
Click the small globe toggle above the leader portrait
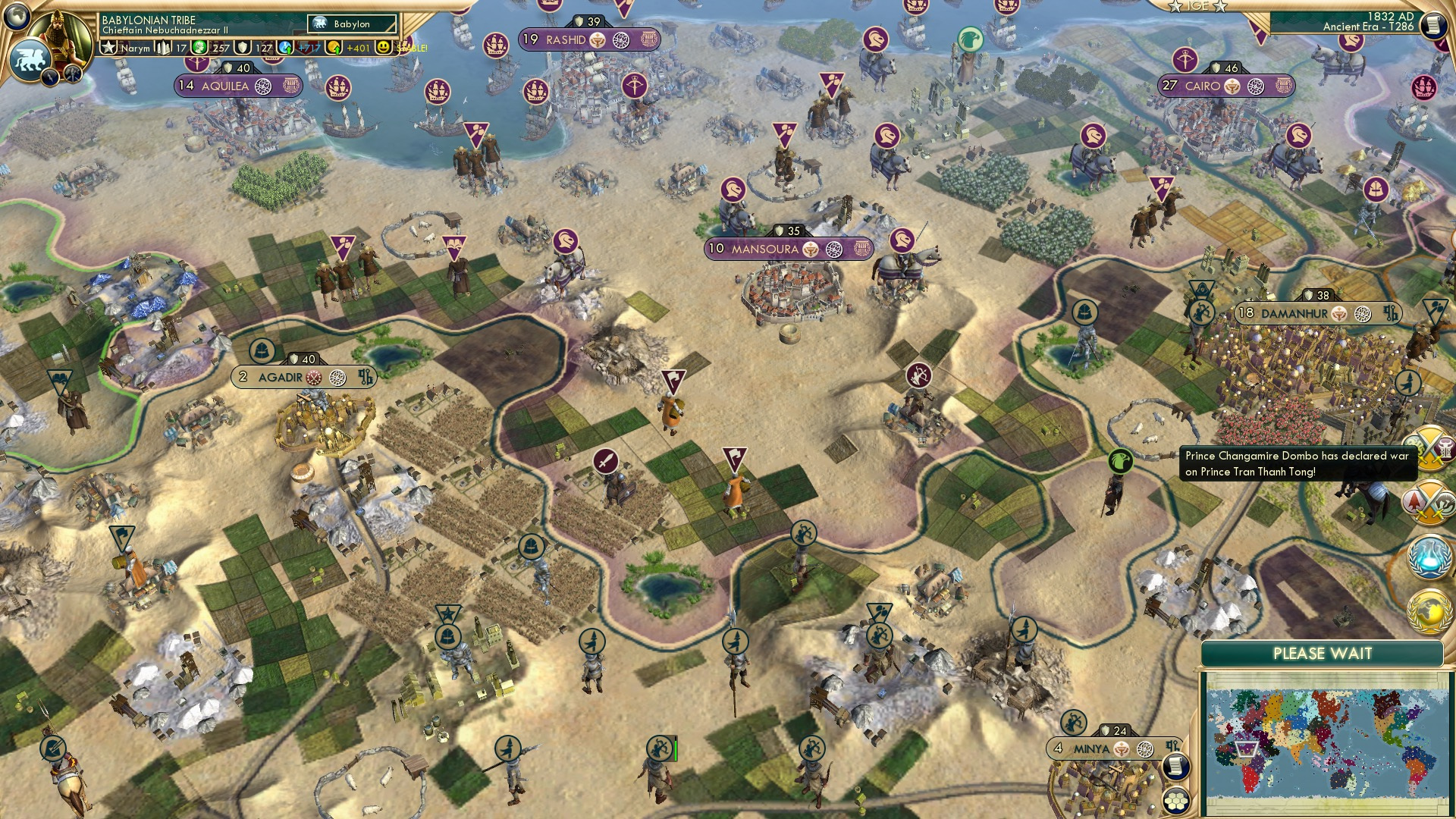(x=17, y=17)
